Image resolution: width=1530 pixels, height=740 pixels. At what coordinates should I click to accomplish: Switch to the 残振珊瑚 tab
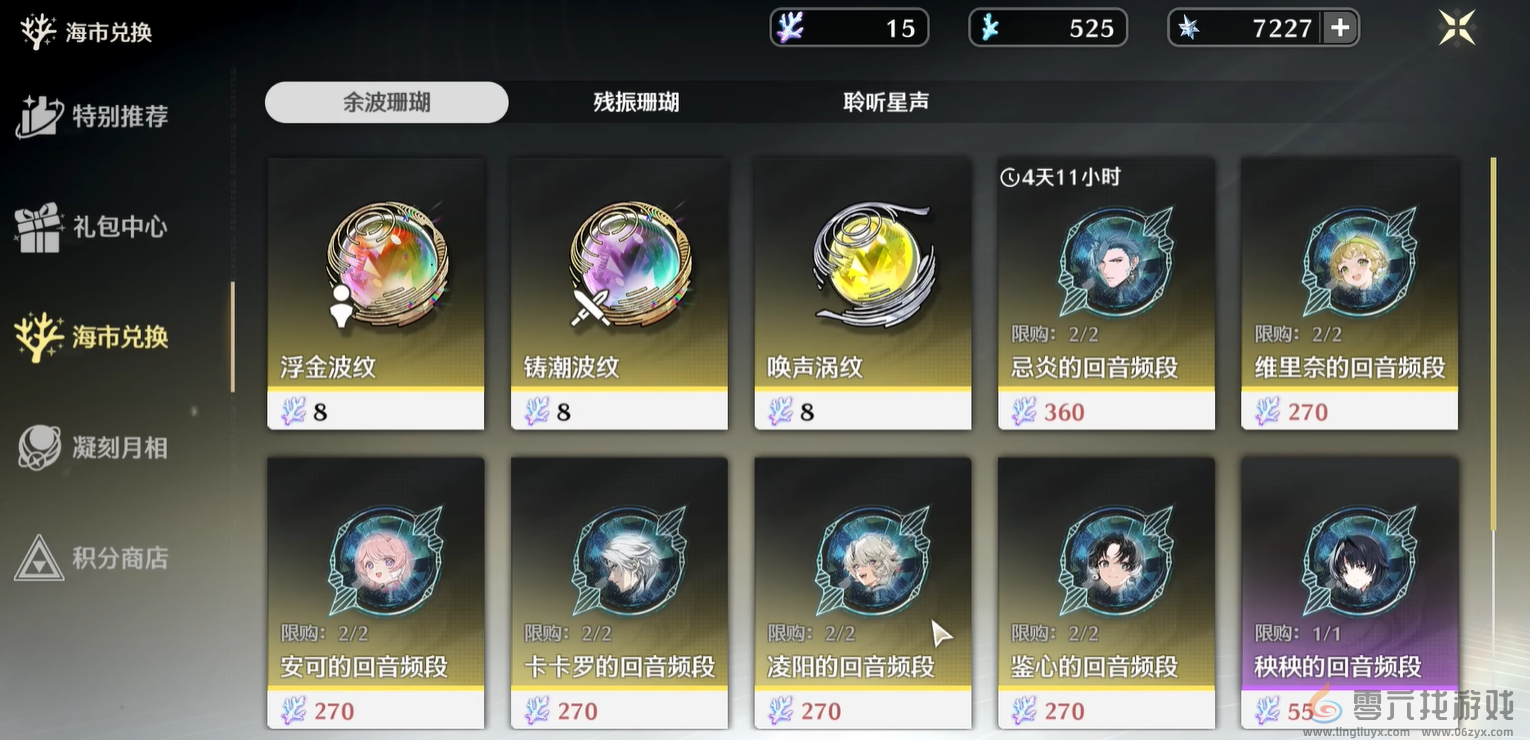click(x=637, y=102)
